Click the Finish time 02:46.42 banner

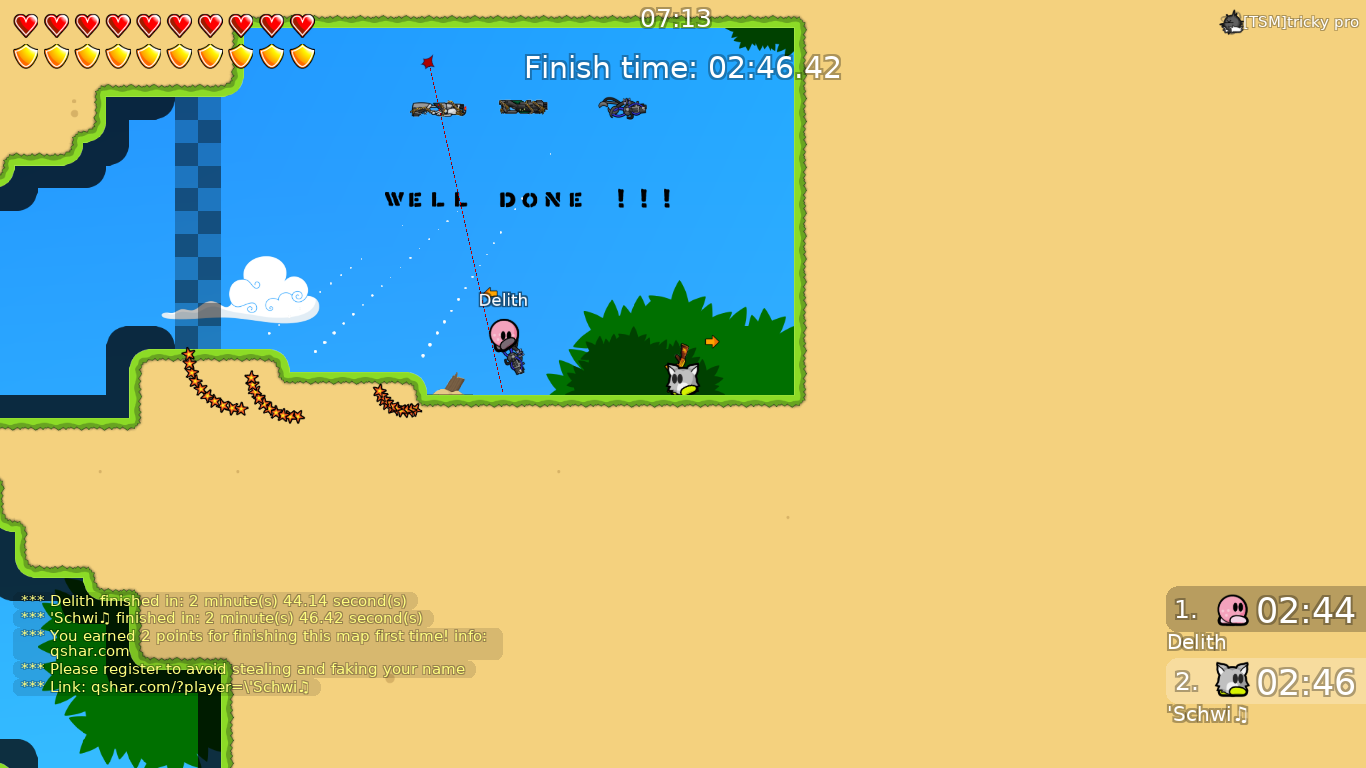pyautogui.click(x=680, y=67)
